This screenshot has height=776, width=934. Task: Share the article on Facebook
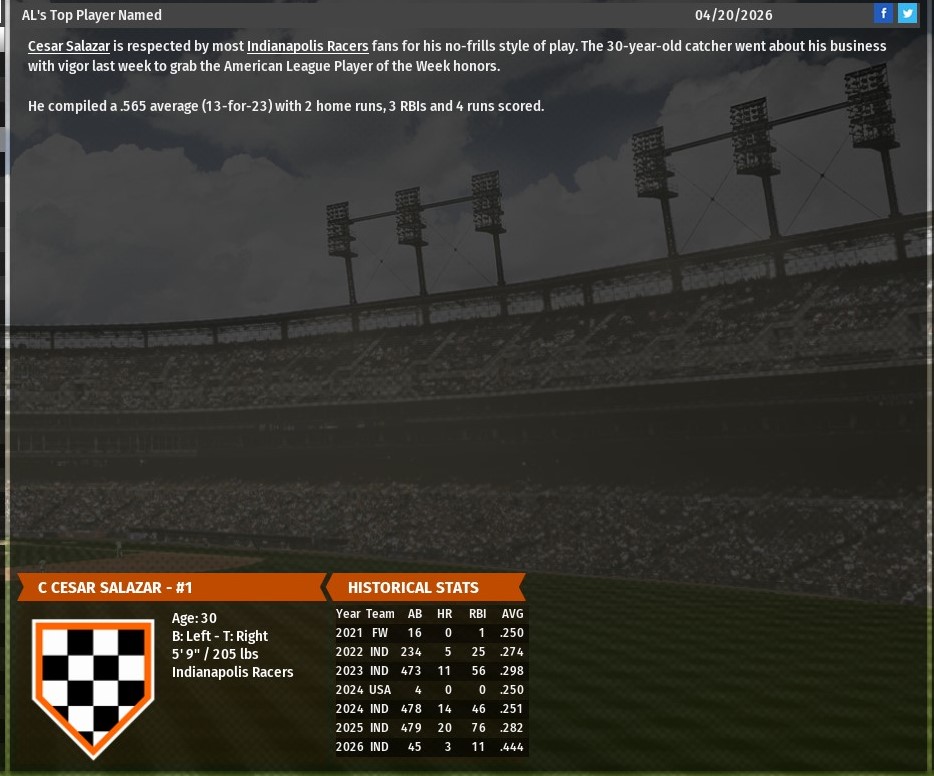883,13
